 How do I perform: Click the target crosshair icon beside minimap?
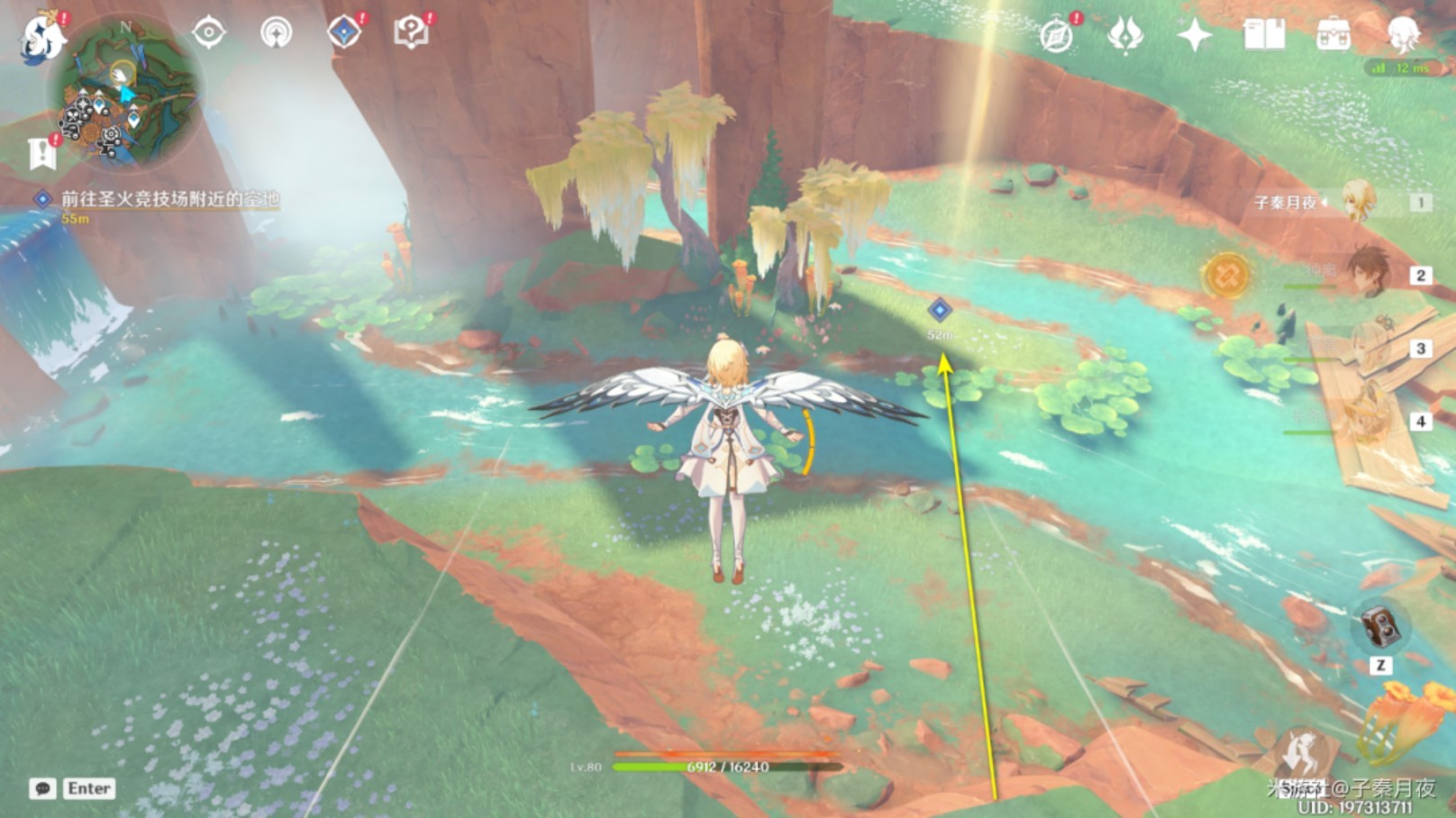(208, 33)
